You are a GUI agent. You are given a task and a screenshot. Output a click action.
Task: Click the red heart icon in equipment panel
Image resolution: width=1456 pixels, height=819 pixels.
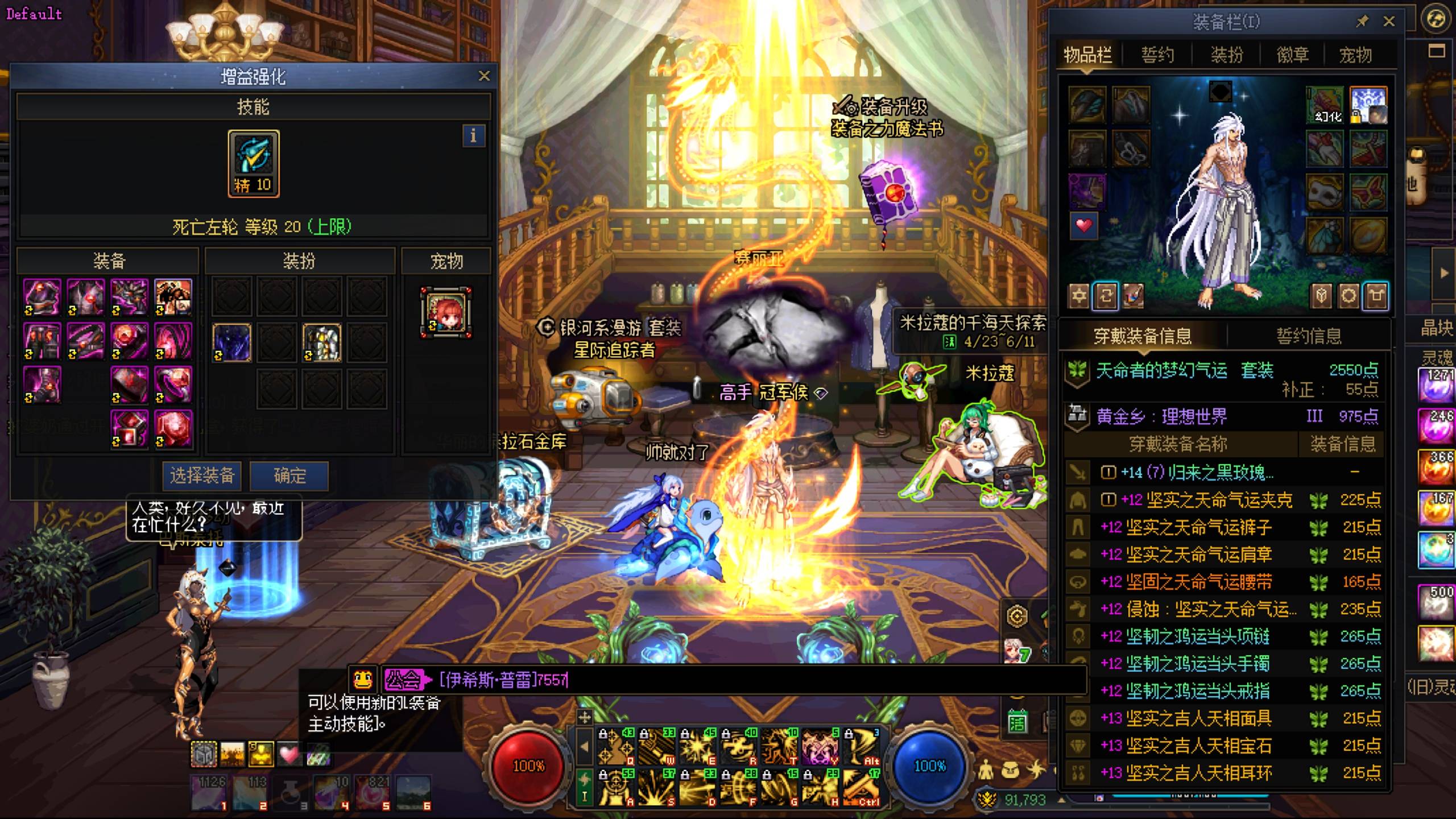pyautogui.click(x=1084, y=226)
